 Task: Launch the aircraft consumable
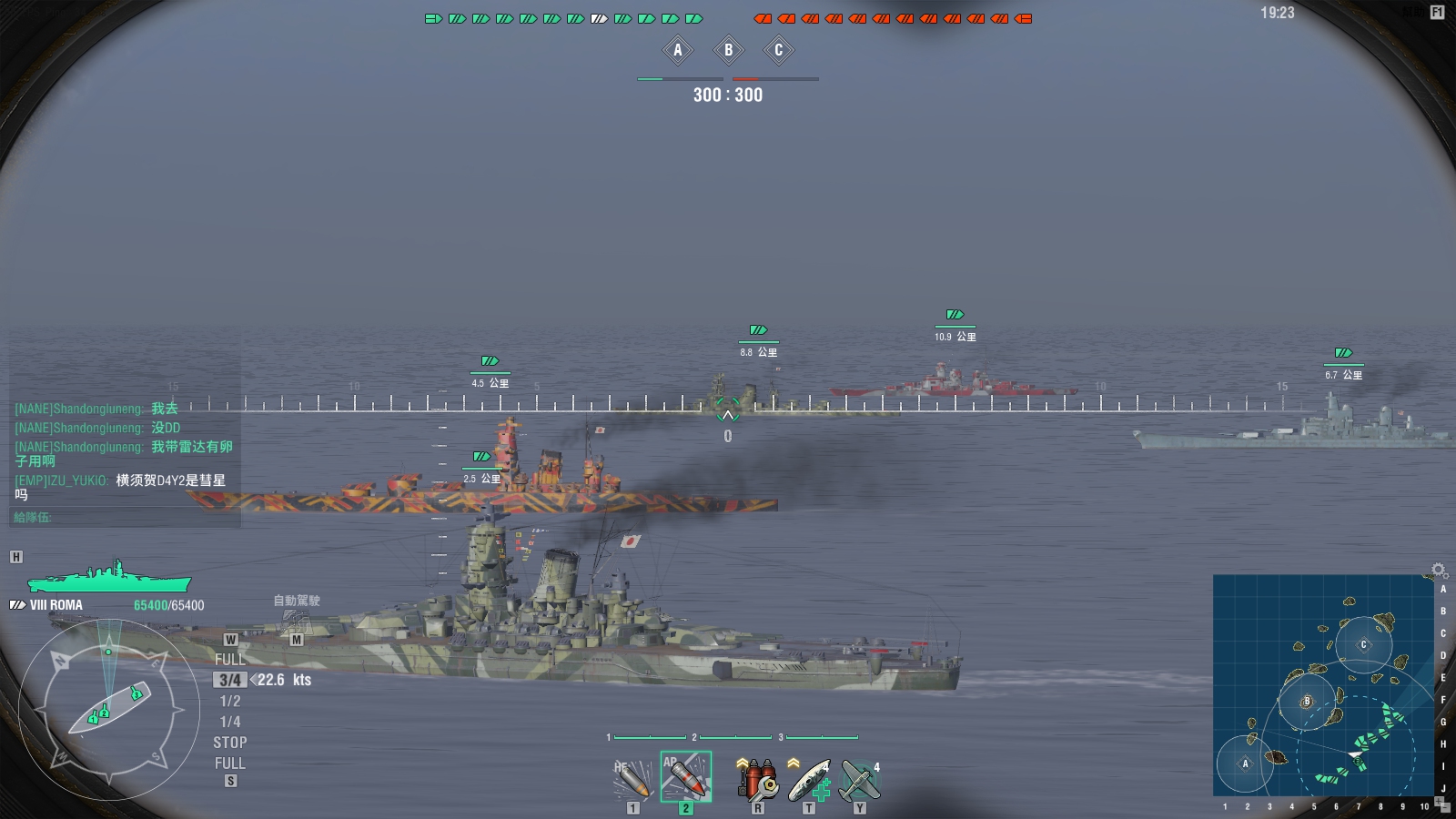(859, 779)
